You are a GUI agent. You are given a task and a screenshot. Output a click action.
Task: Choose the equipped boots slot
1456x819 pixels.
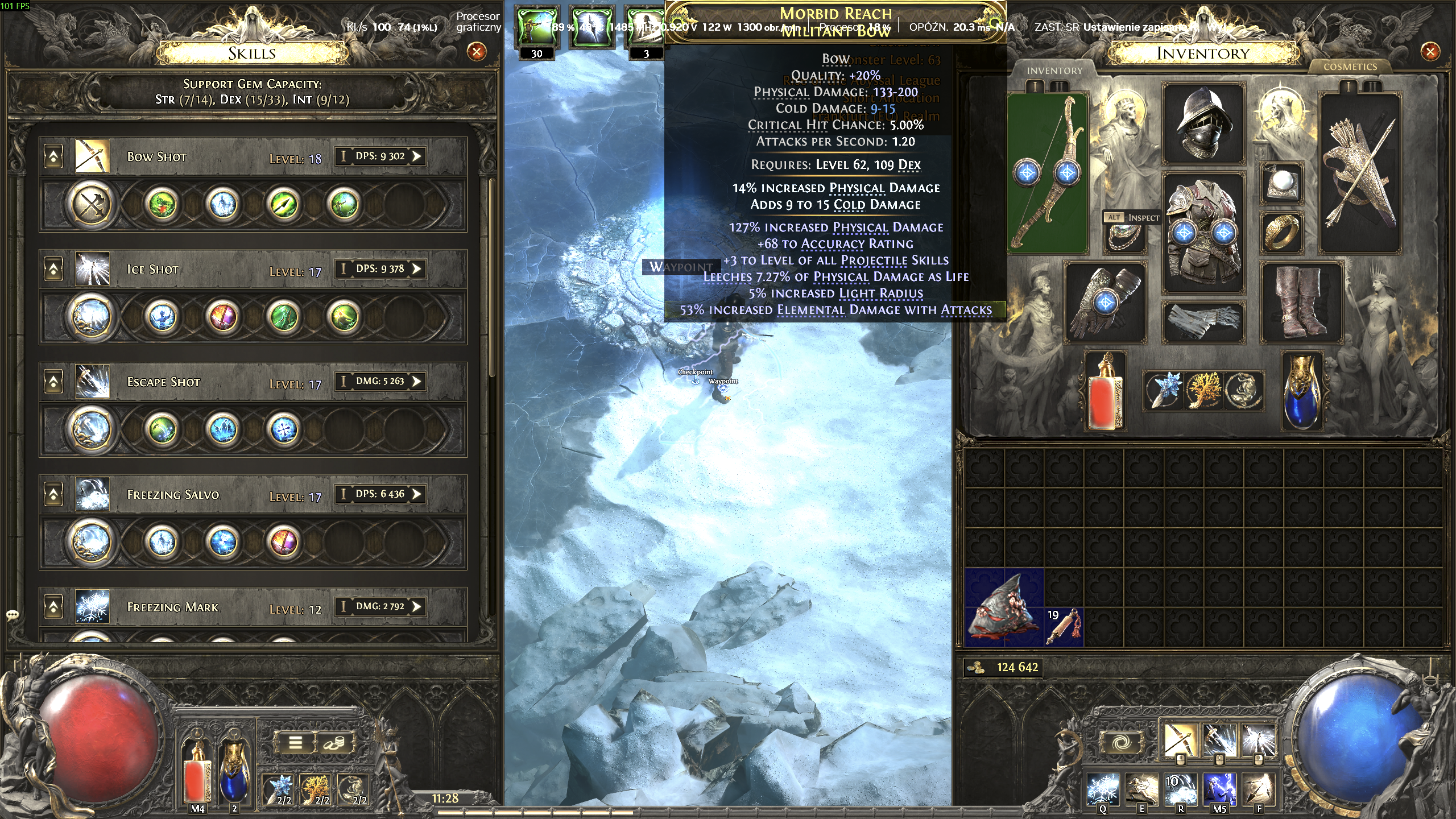pos(1301,301)
